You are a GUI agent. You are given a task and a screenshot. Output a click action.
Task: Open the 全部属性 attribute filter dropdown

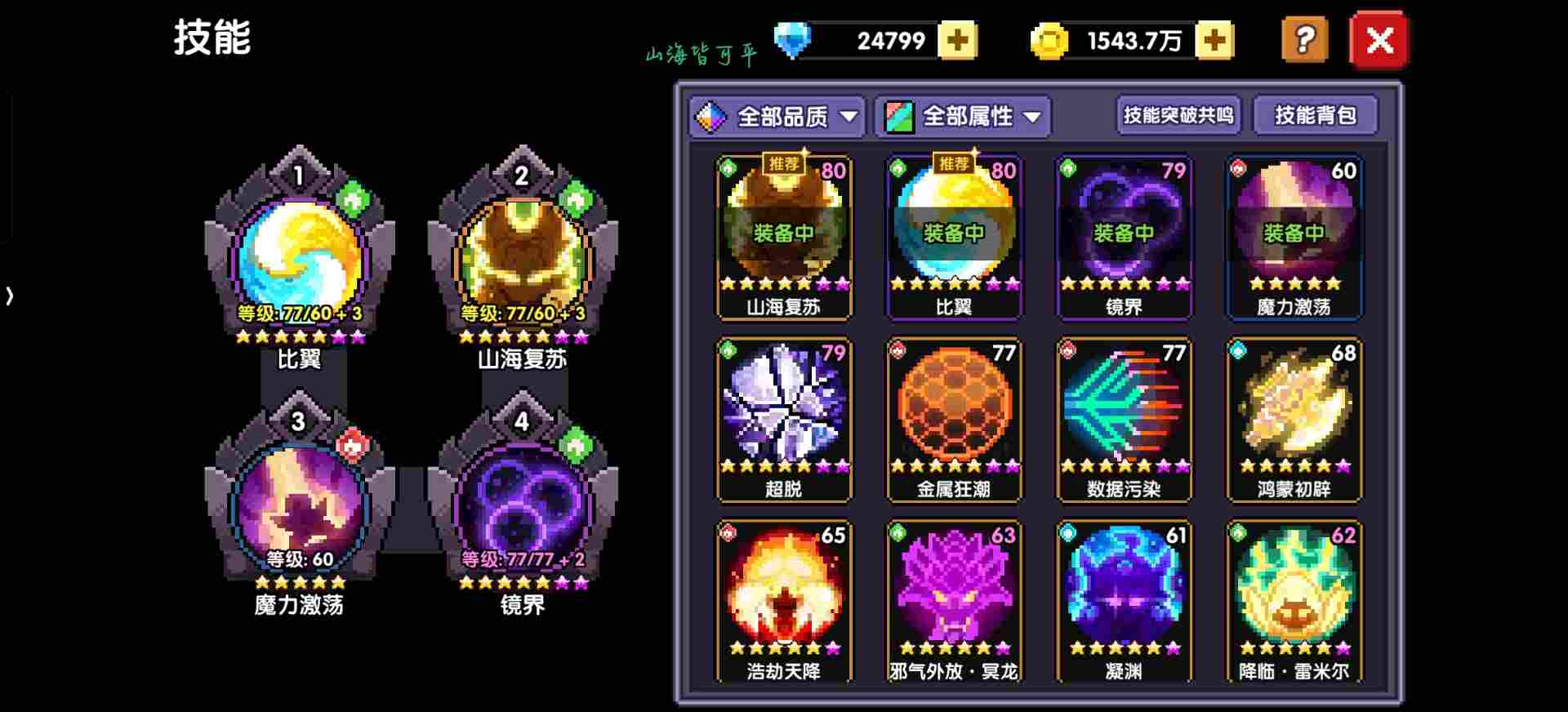click(x=963, y=117)
